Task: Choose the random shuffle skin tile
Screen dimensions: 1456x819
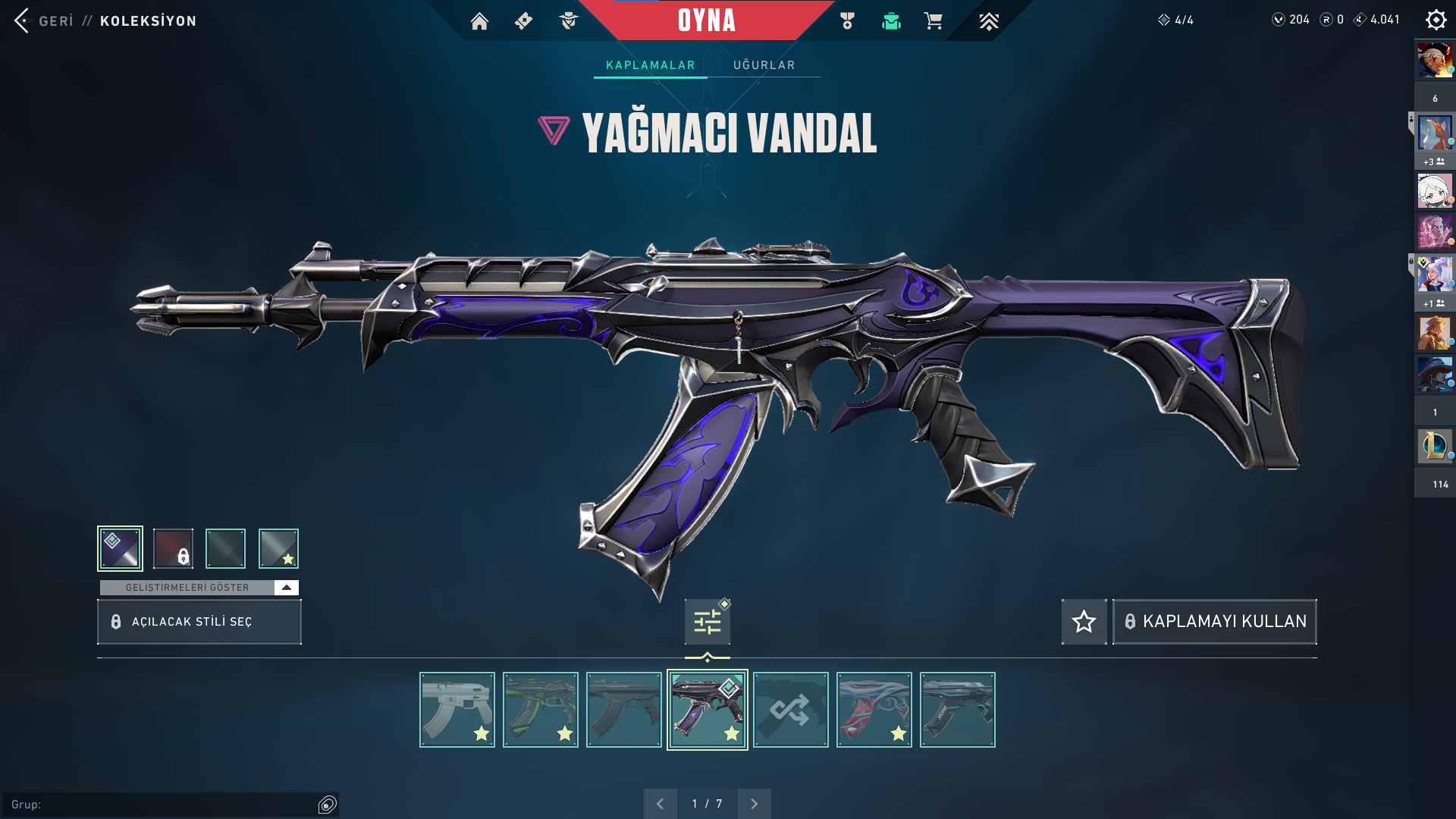Action: click(791, 710)
